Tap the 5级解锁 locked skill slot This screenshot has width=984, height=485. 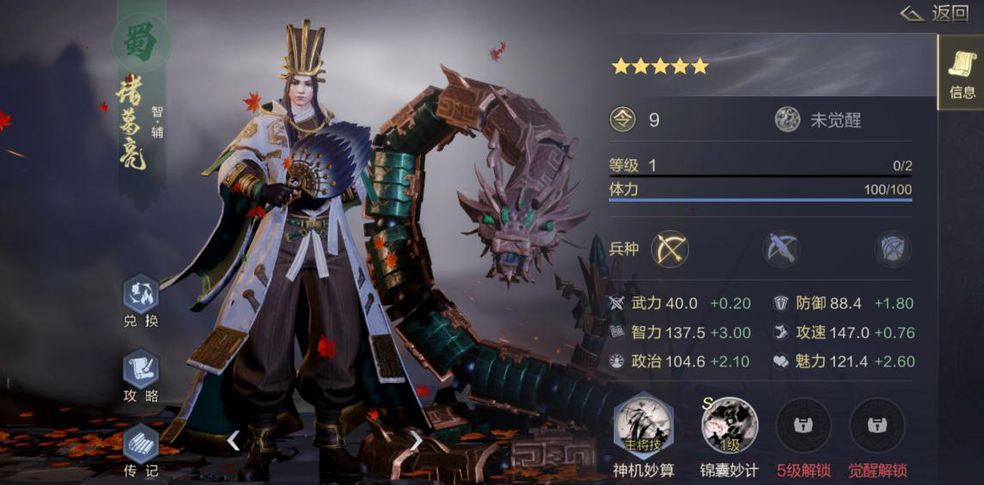pos(802,424)
